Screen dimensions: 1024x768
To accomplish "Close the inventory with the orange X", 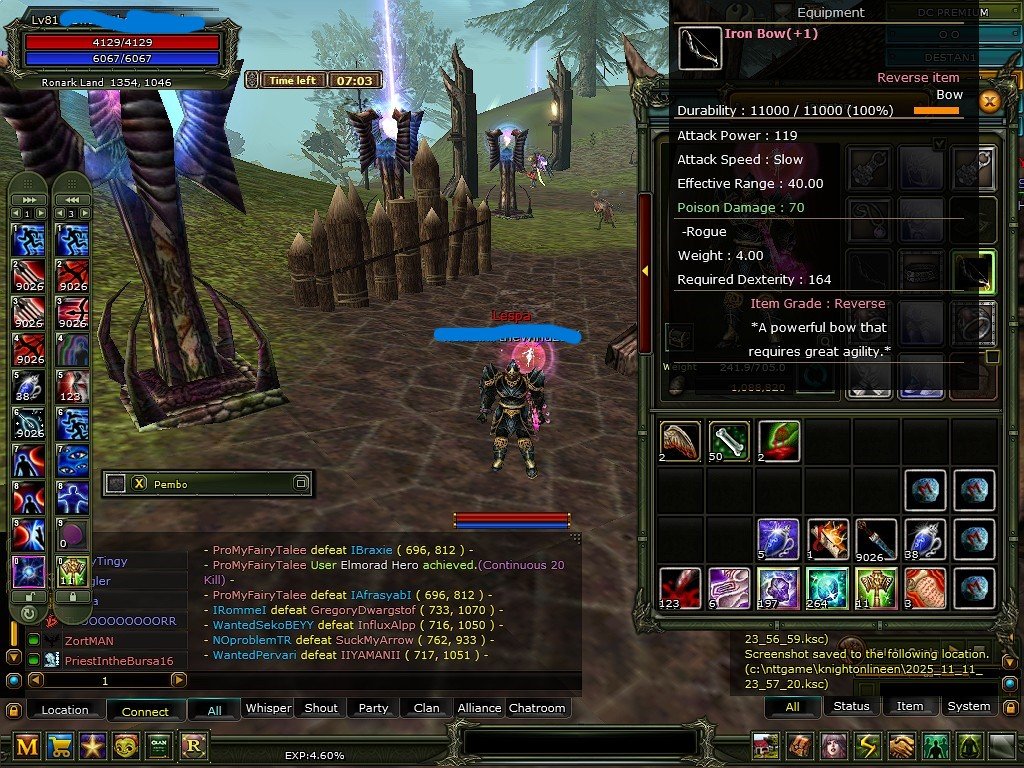I will coord(990,101).
